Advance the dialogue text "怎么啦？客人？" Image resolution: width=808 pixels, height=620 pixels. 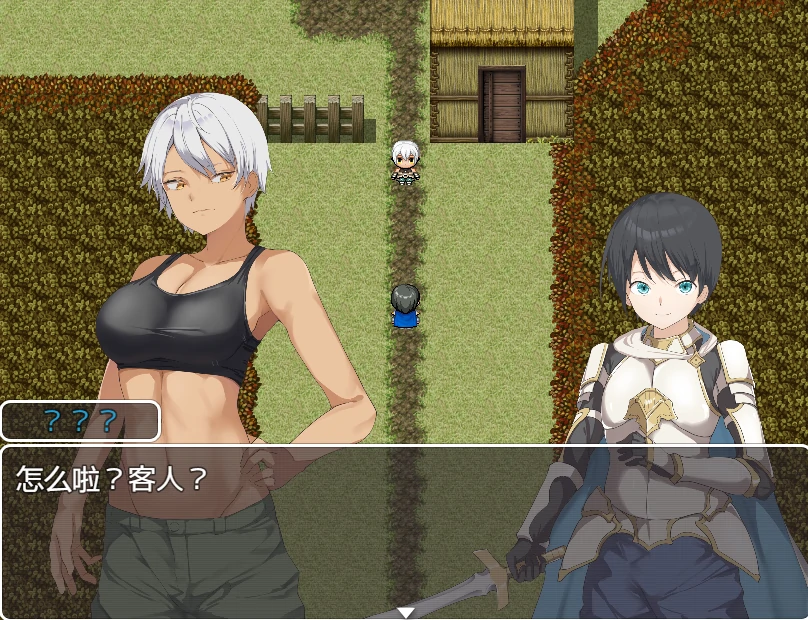pyautogui.click(x=112, y=479)
